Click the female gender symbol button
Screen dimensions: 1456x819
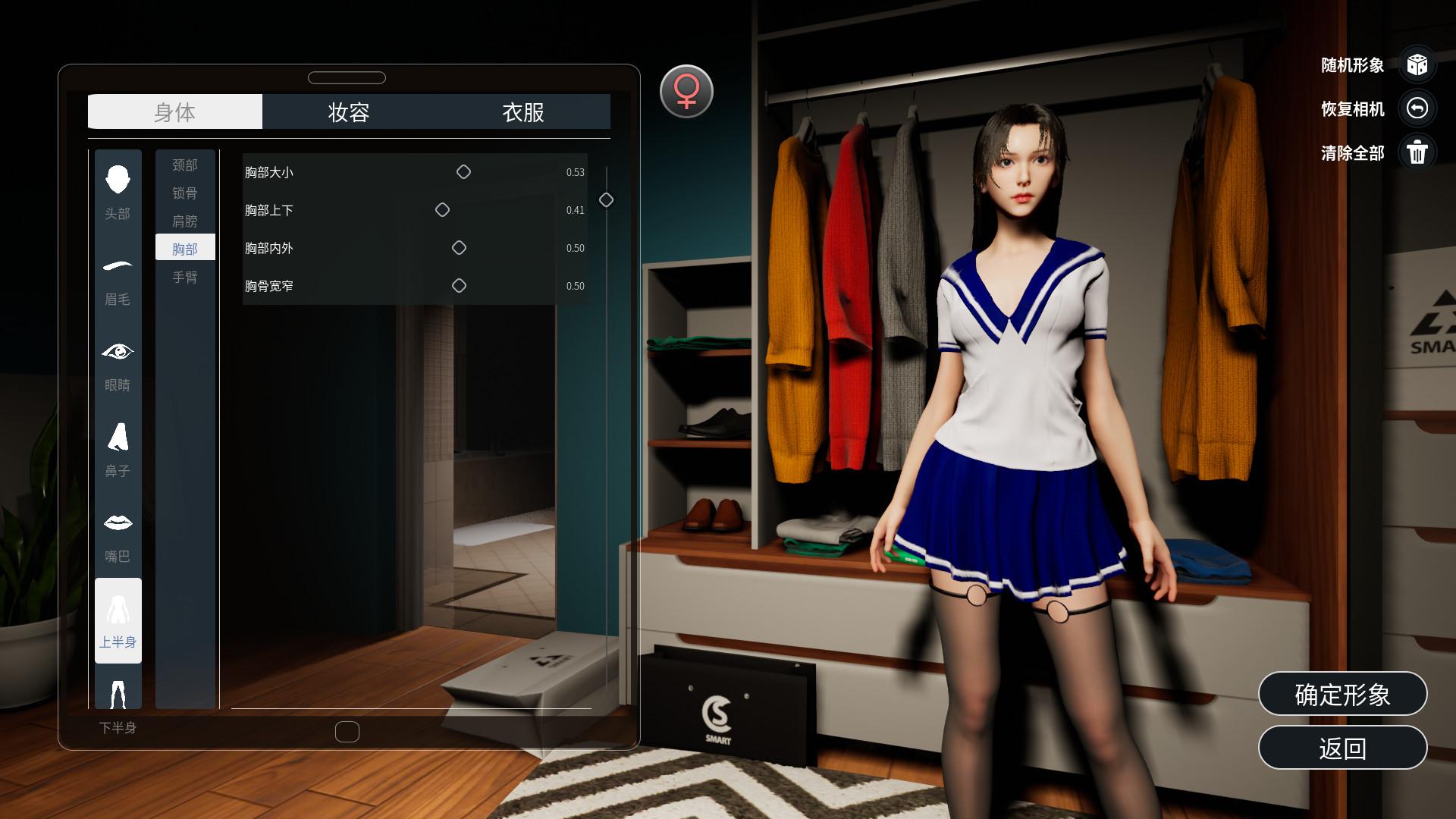pos(686,90)
